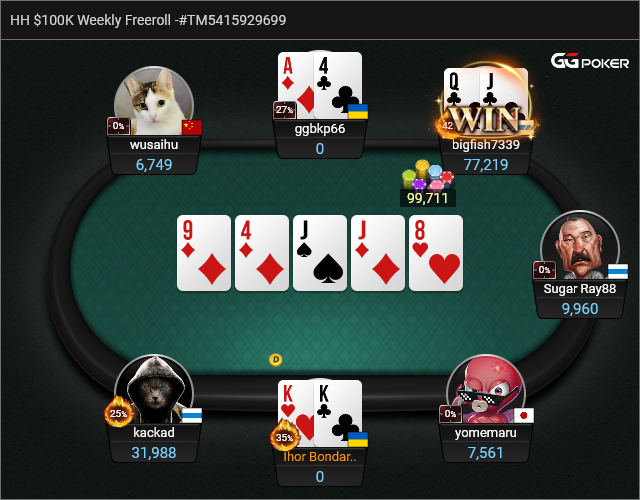Pick the eight of hearts board card

coord(436,252)
